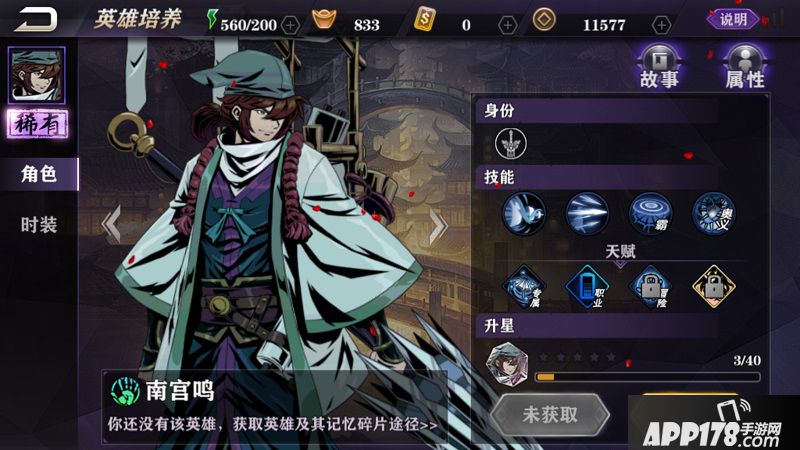Open the 职业 class talent
This screenshot has height=450, width=800.
[x=587, y=286]
